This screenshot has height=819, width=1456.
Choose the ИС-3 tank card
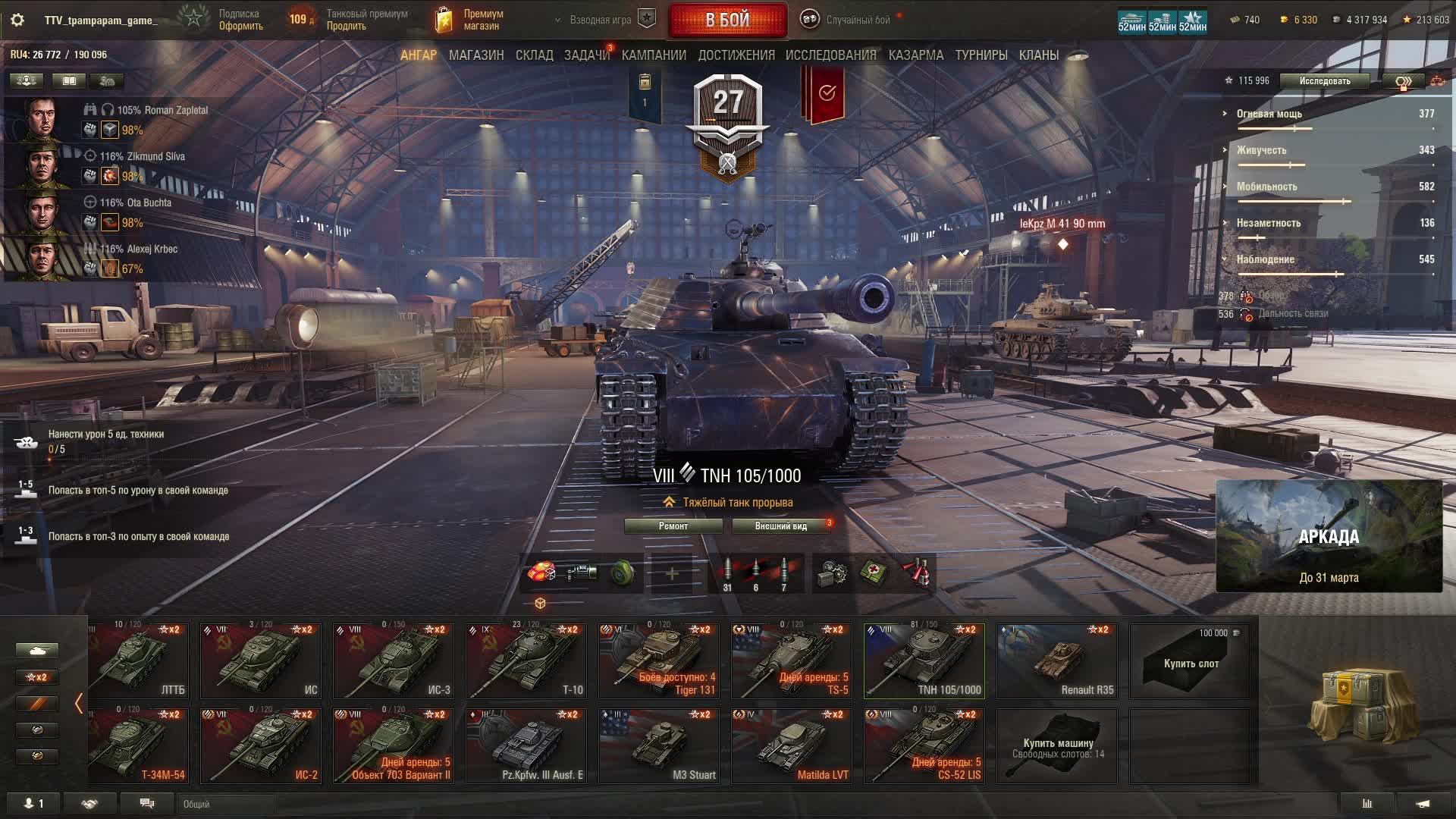[x=393, y=661]
